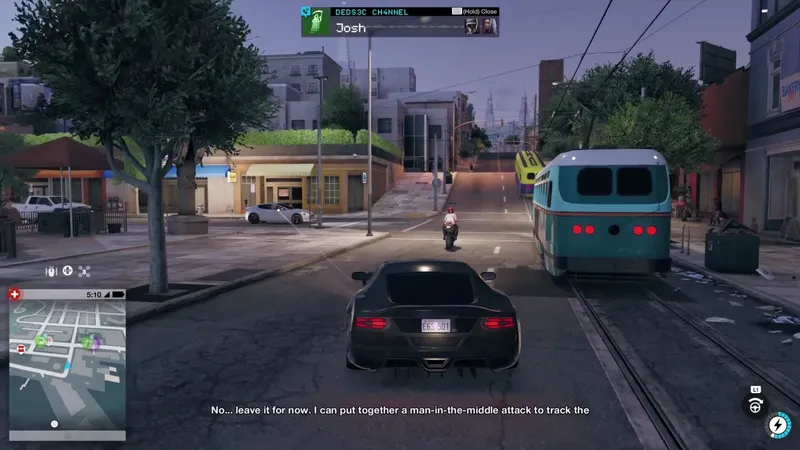The image size is (800, 450).
Task: Select the round crosshair gadget icon
Action: 67,271
